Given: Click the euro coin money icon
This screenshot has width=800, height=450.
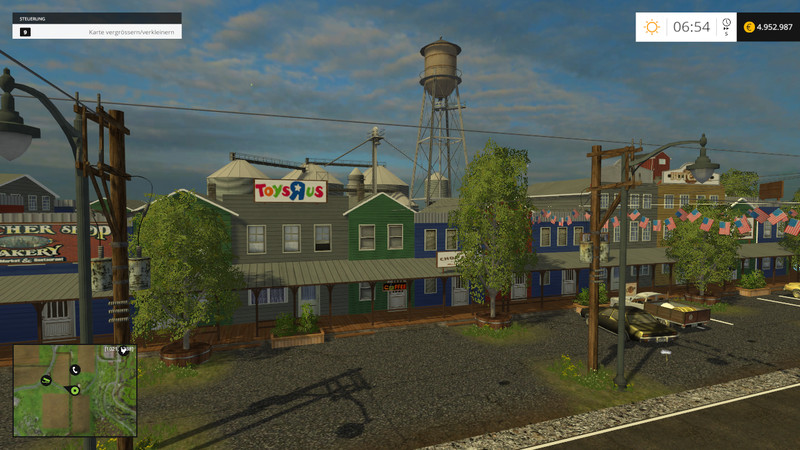Looking at the screenshot, I should tap(749, 27).
